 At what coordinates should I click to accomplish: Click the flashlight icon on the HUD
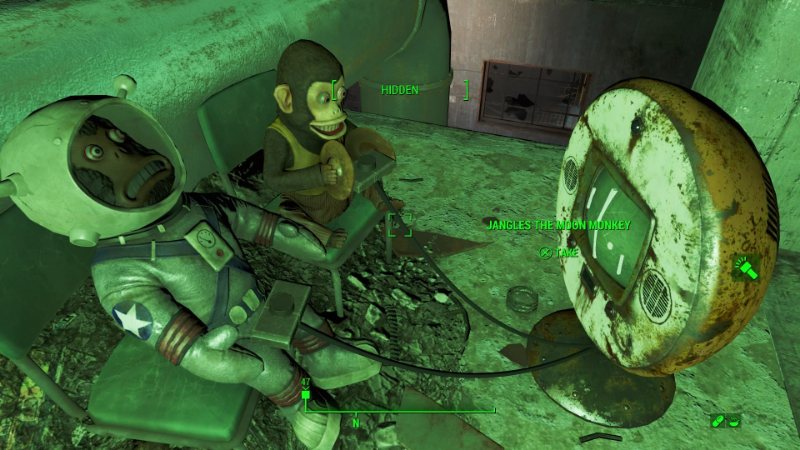tap(746, 268)
